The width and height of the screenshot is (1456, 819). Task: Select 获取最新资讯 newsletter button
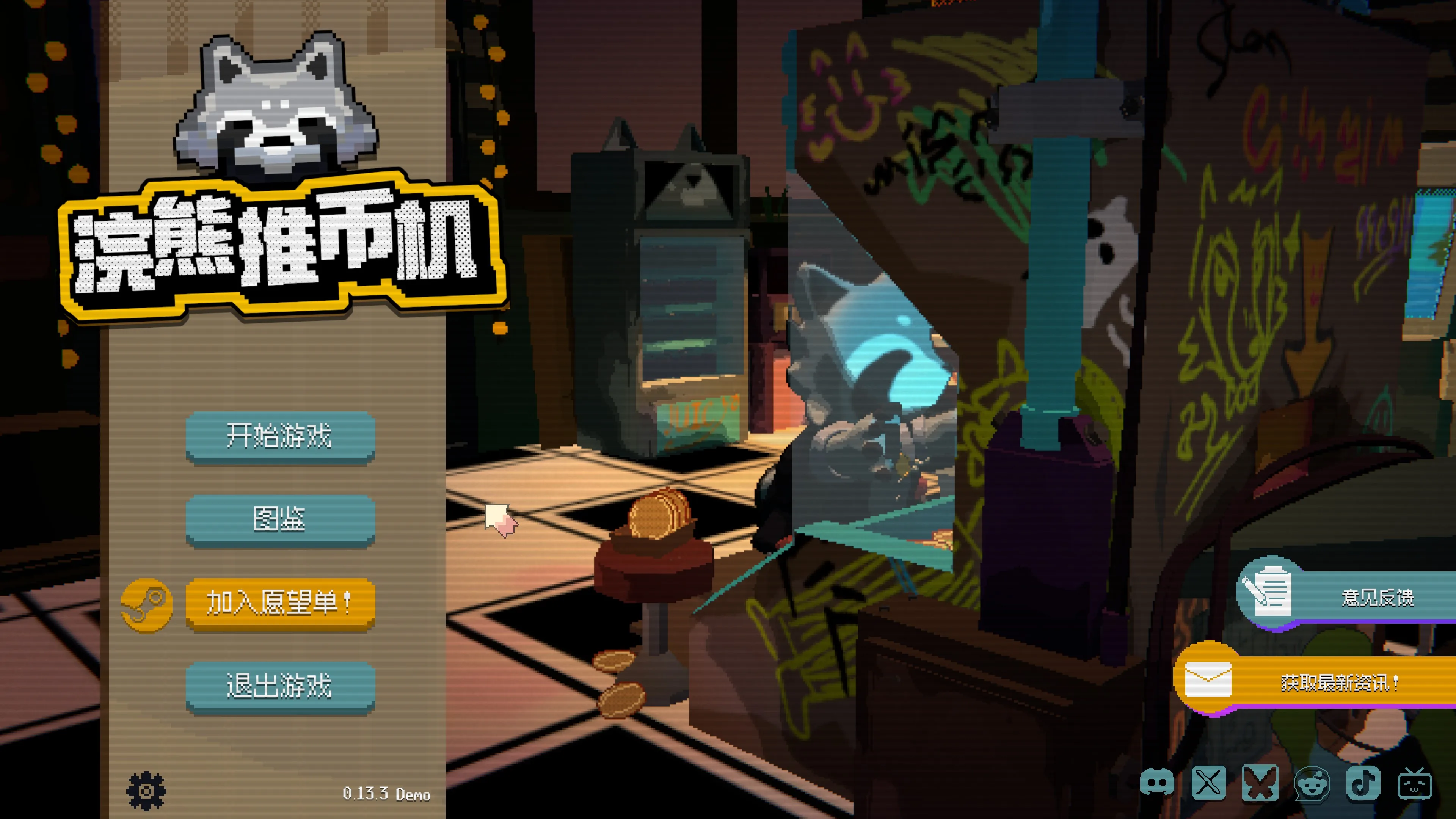1317,681
